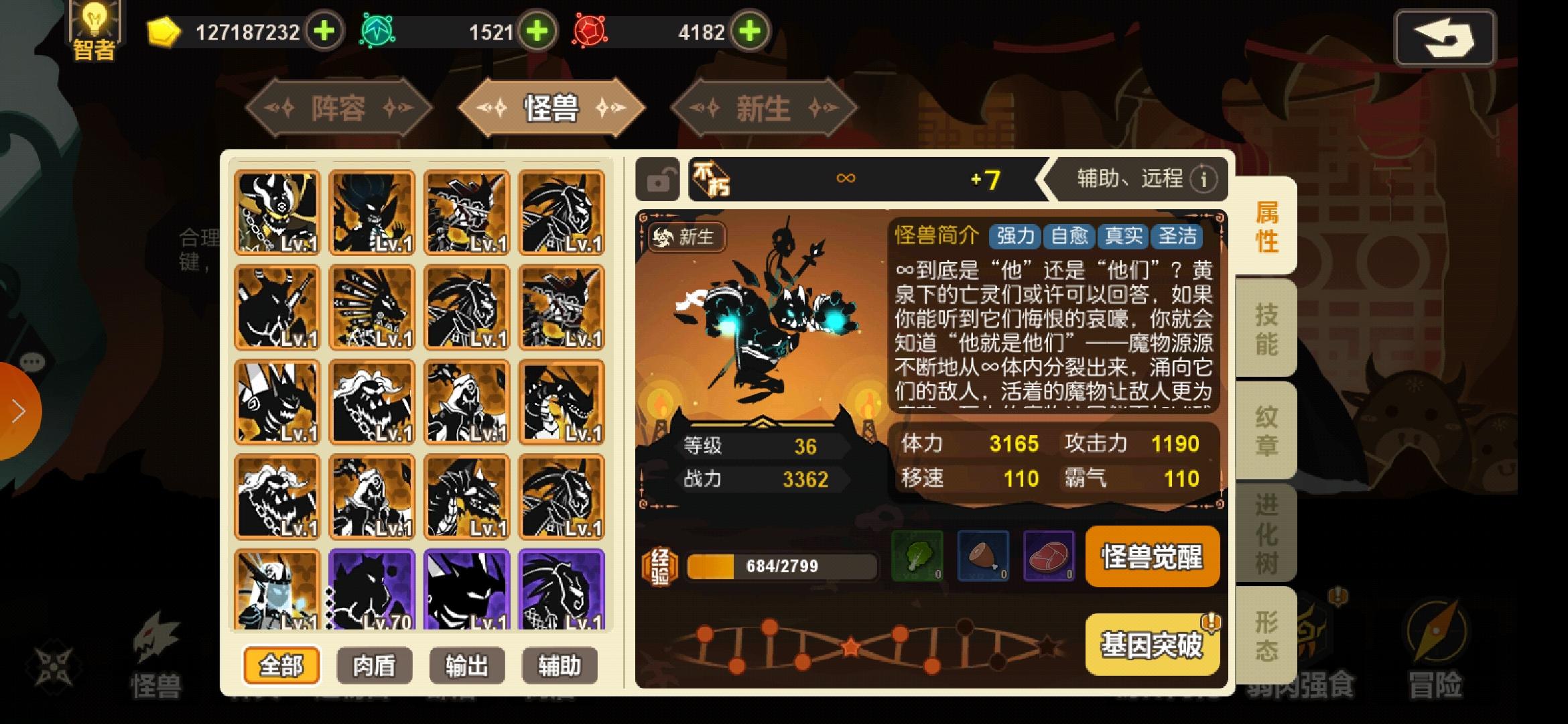Screen dimensions: 1568x724
Task: Add more green gems via plus button
Action: tap(535, 31)
